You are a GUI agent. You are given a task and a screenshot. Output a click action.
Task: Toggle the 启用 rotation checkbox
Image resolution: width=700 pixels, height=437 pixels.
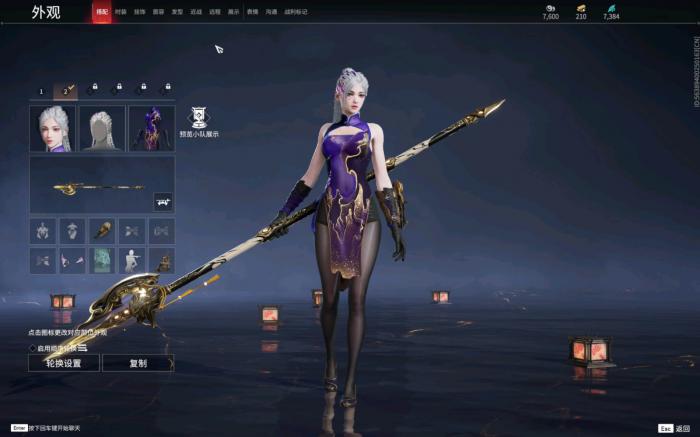click(32, 348)
